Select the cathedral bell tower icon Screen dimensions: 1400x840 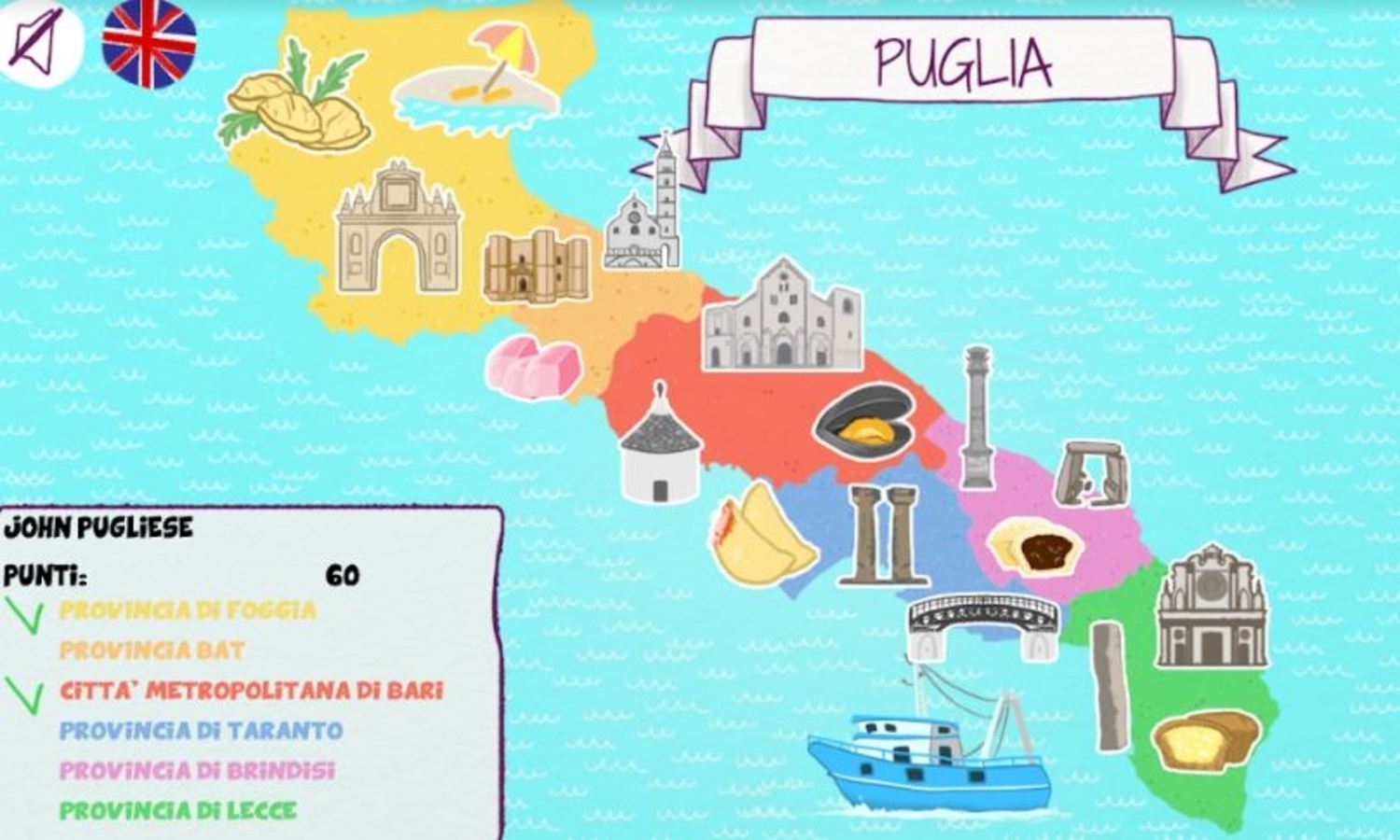(653, 205)
